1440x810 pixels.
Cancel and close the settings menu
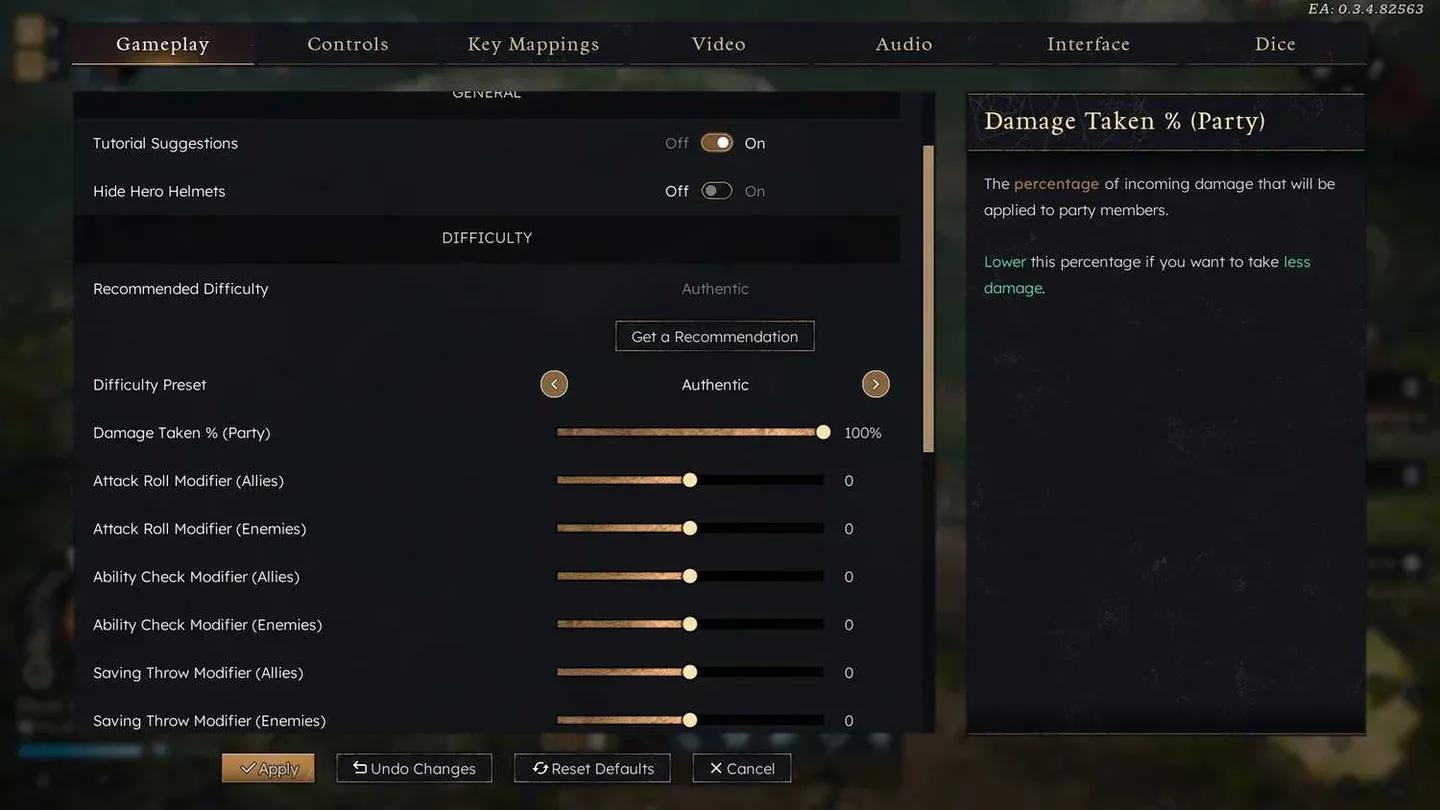(742, 768)
